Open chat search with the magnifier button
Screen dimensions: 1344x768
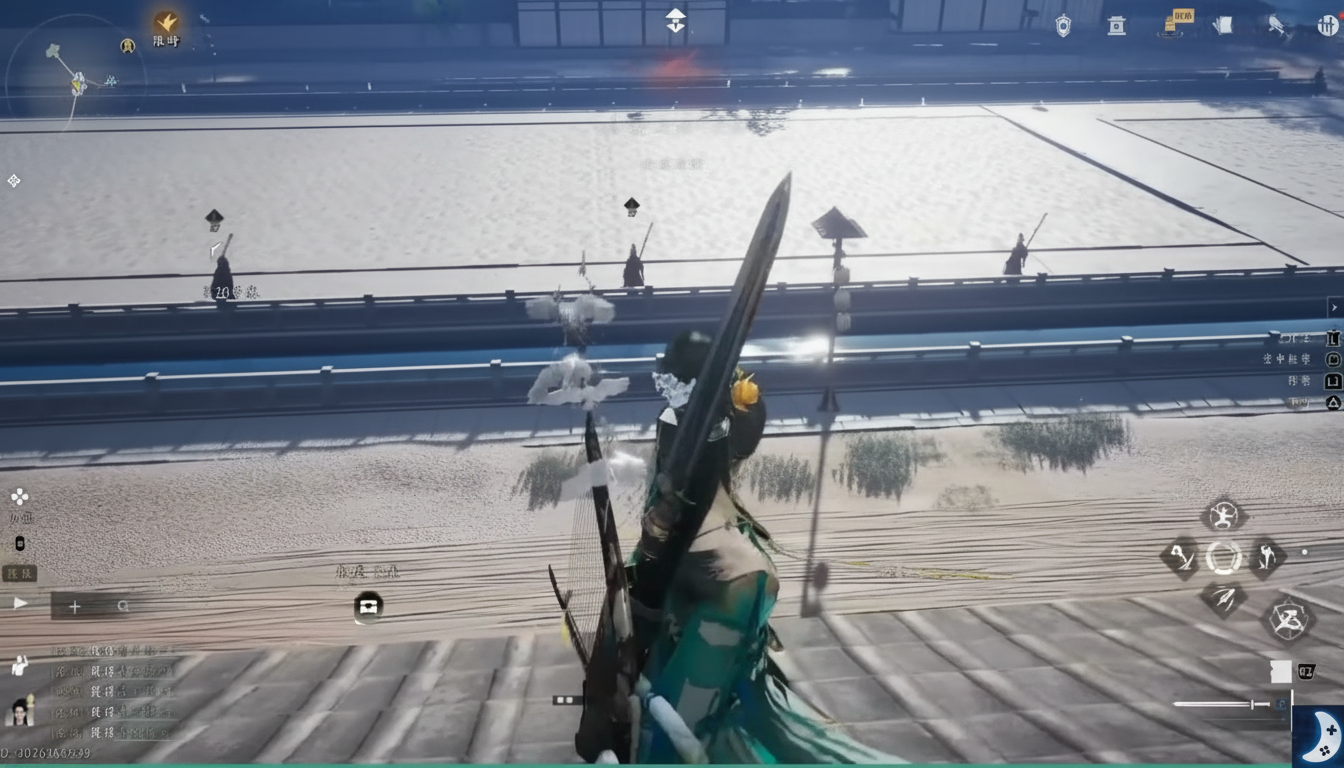click(122, 606)
